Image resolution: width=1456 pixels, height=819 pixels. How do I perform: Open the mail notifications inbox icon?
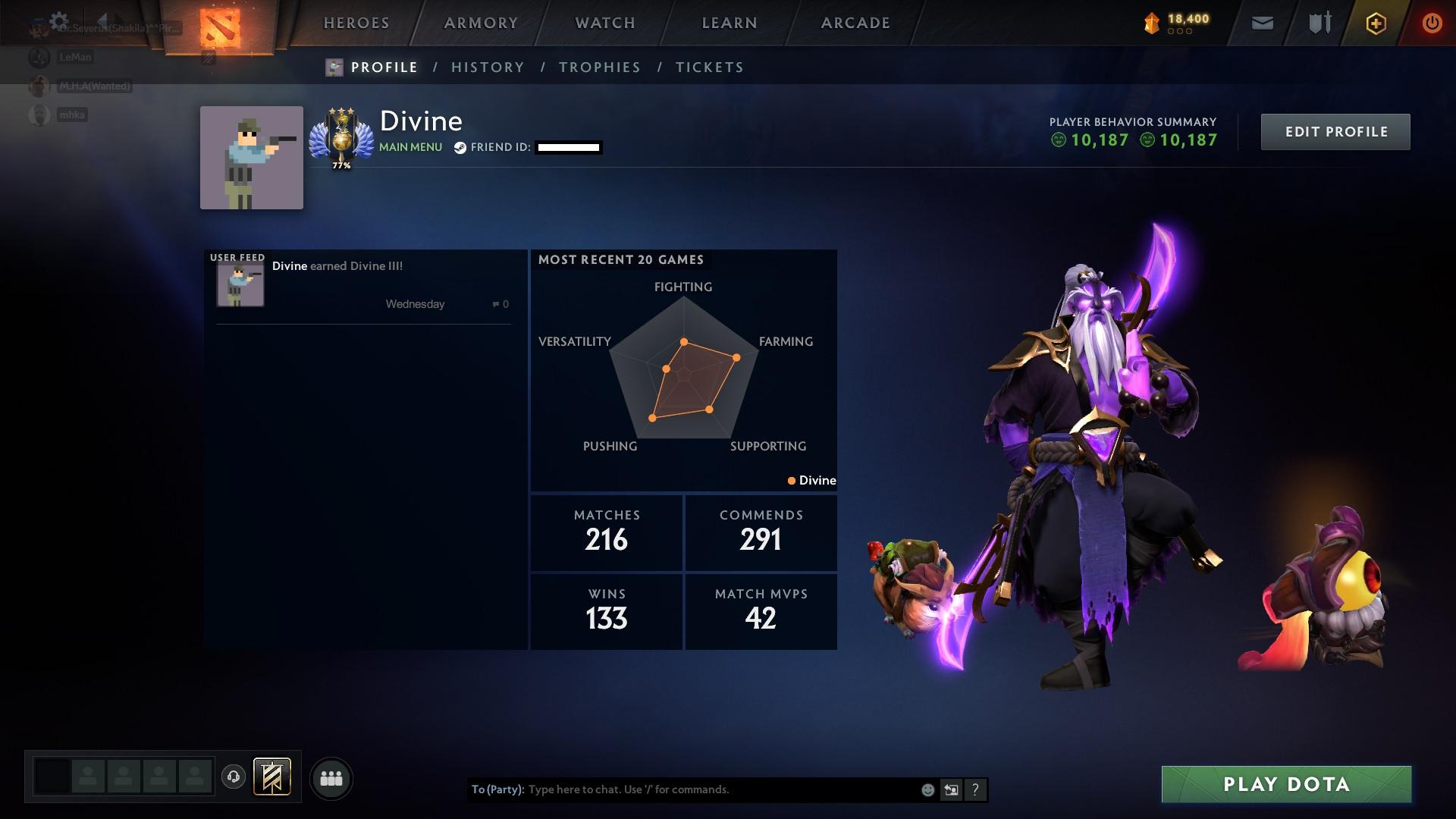[1261, 23]
